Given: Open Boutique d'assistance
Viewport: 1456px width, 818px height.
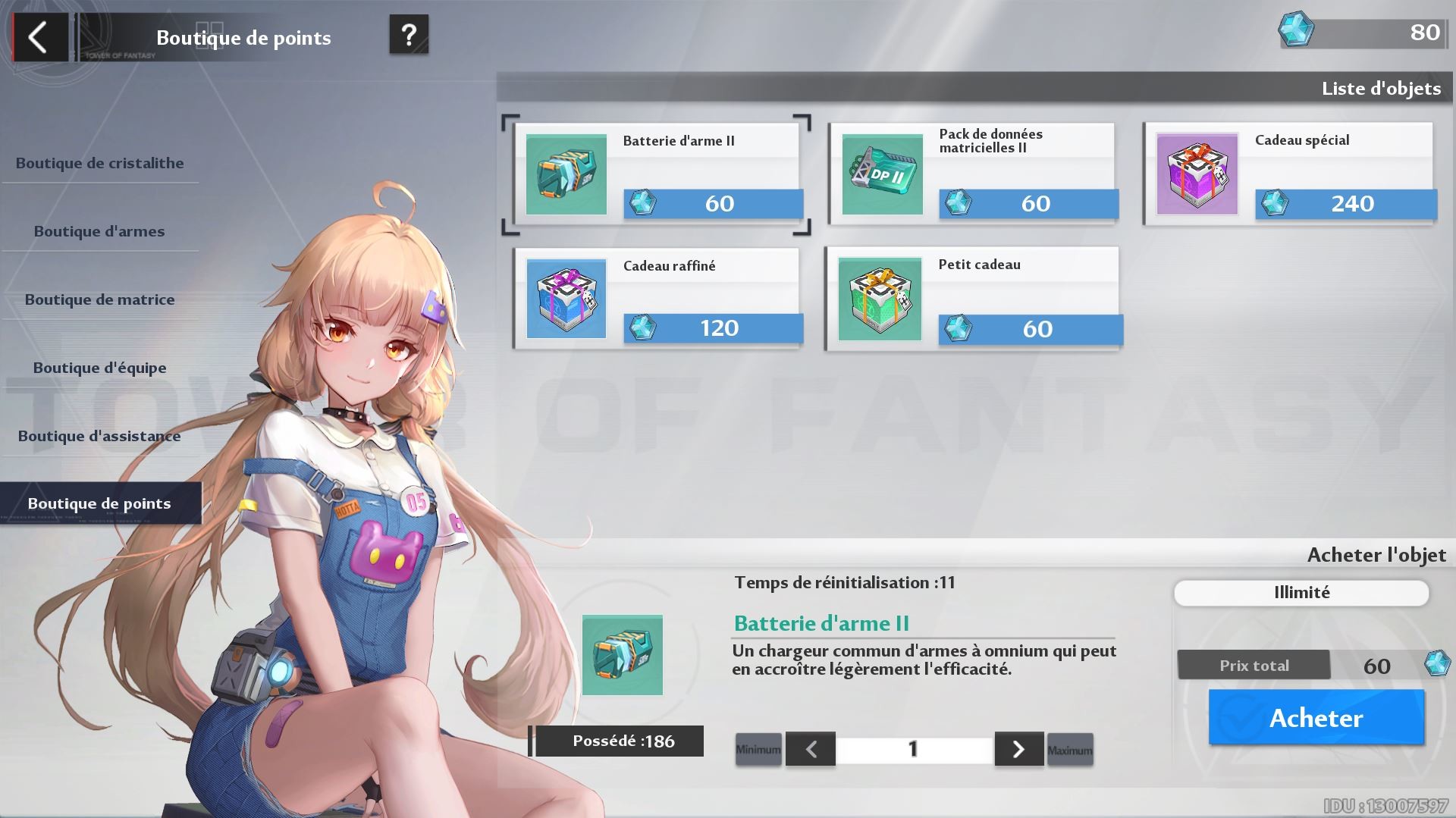Looking at the screenshot, I should [99, 436].
